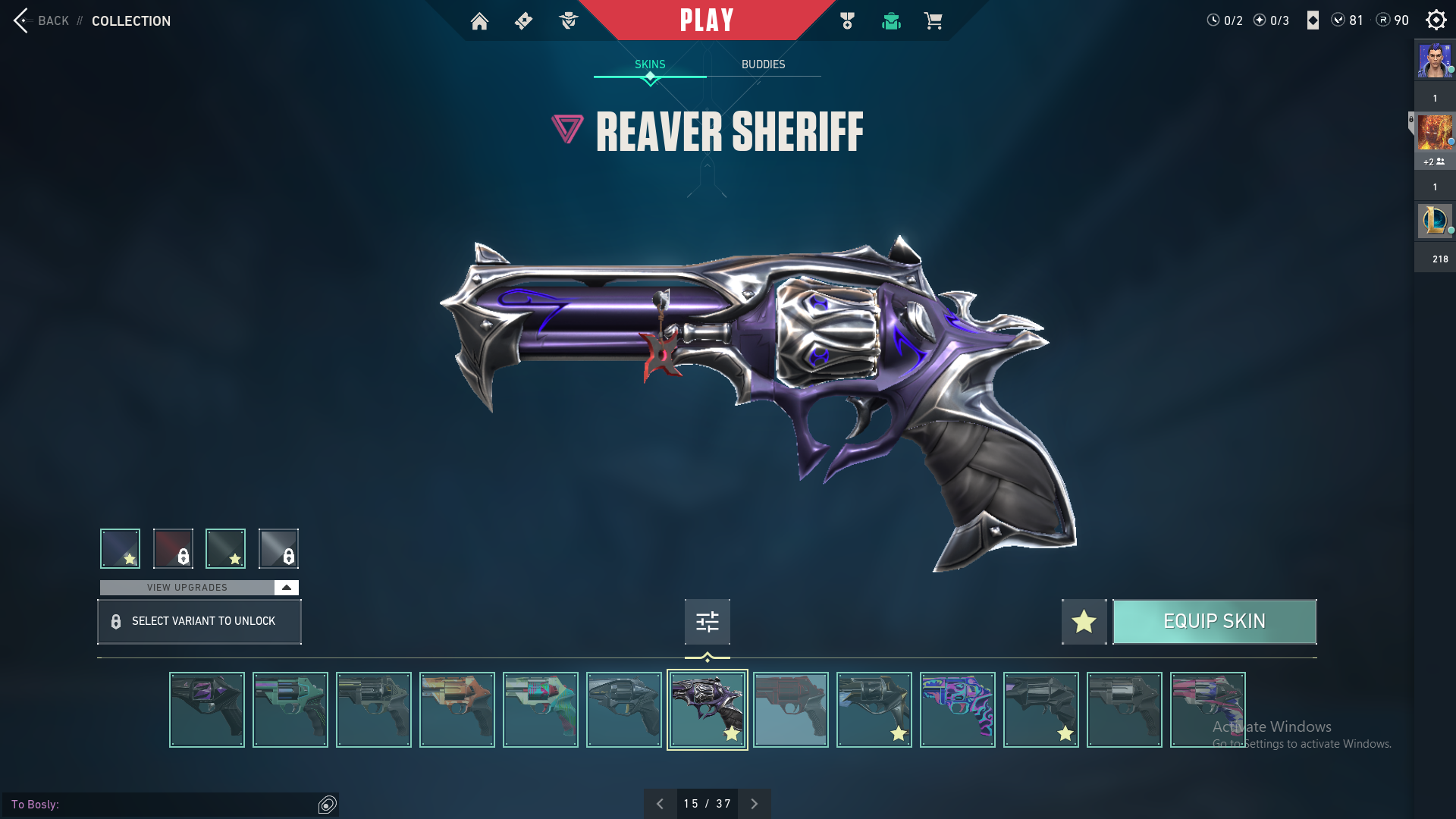
Task: Equip the Reaver Sheriff skin
Action: click(1214, 622)
